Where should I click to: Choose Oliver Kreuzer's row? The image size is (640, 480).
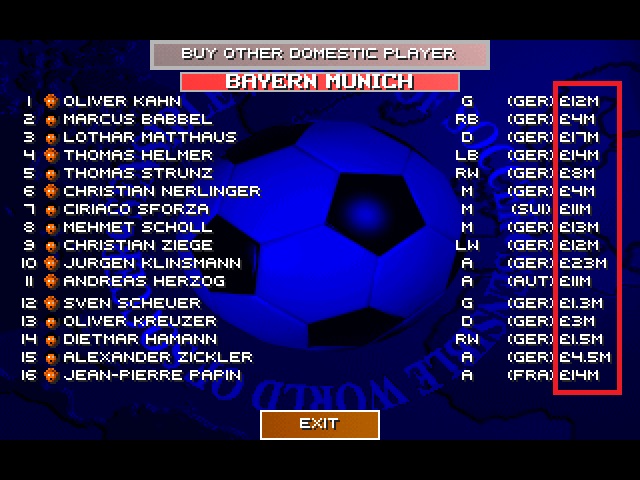pyautogui.click(x=140, y=321)
